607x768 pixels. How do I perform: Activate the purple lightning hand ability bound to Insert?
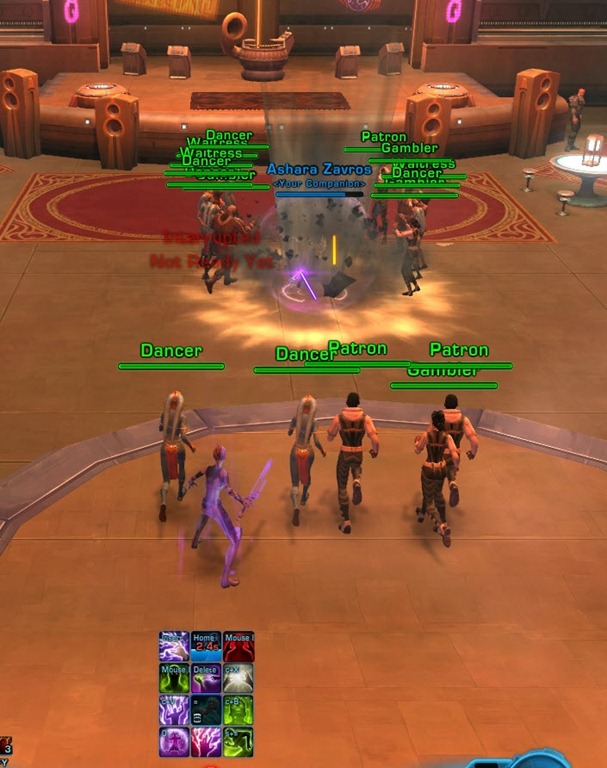(175, 647)
